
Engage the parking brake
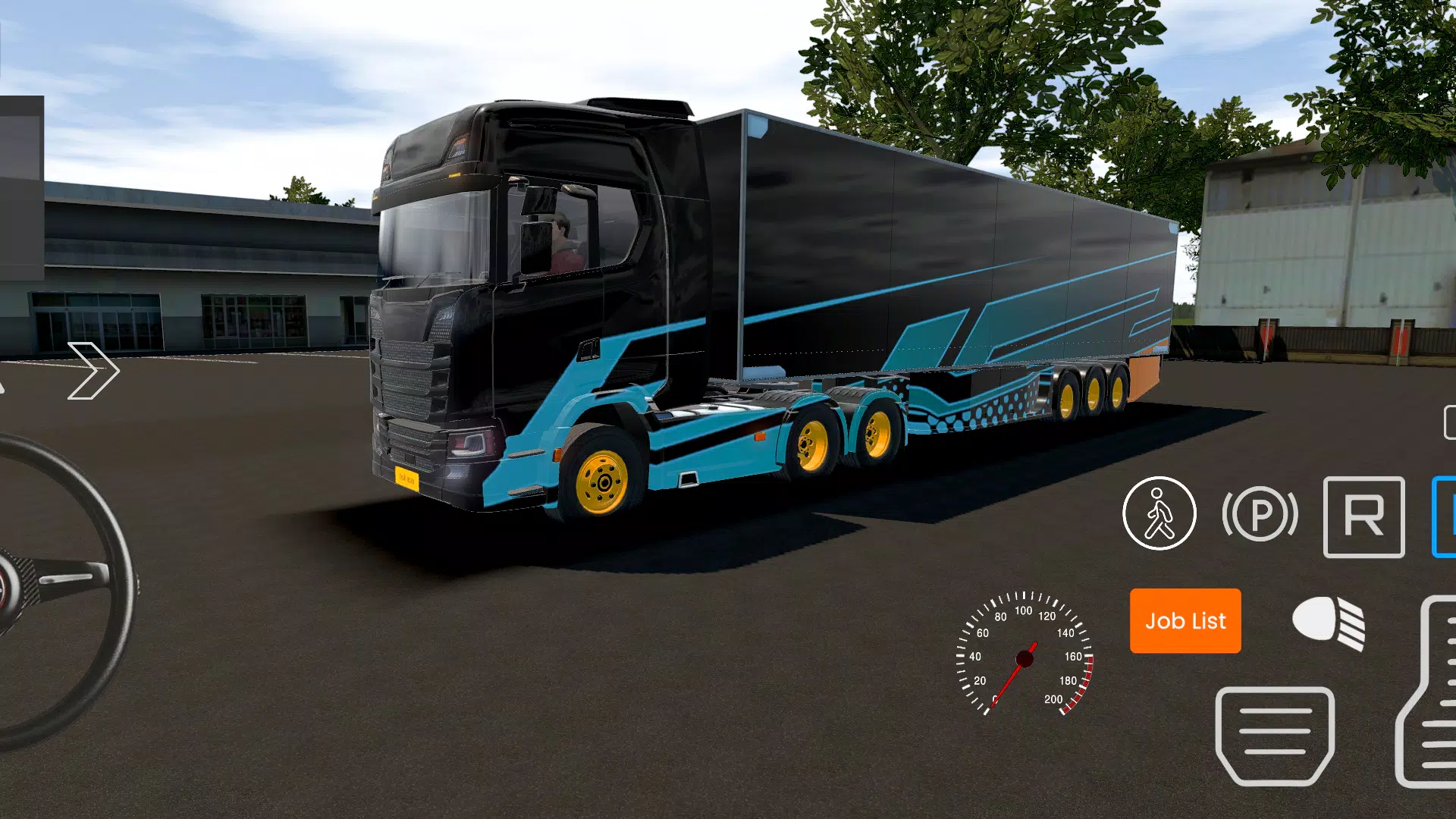click(1260, 514)
